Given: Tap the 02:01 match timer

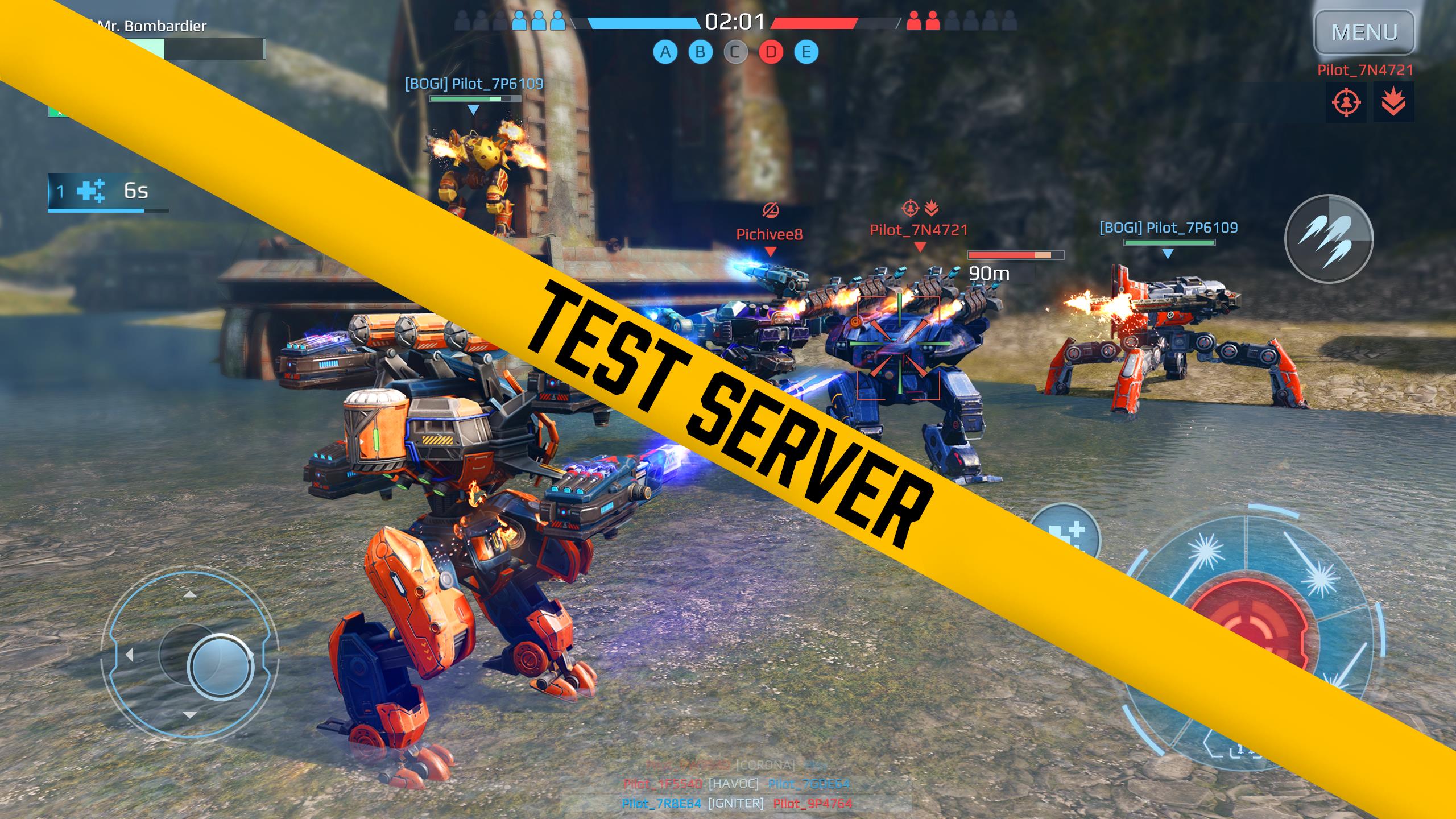Looking at the screenshot, I should (735, 22).
